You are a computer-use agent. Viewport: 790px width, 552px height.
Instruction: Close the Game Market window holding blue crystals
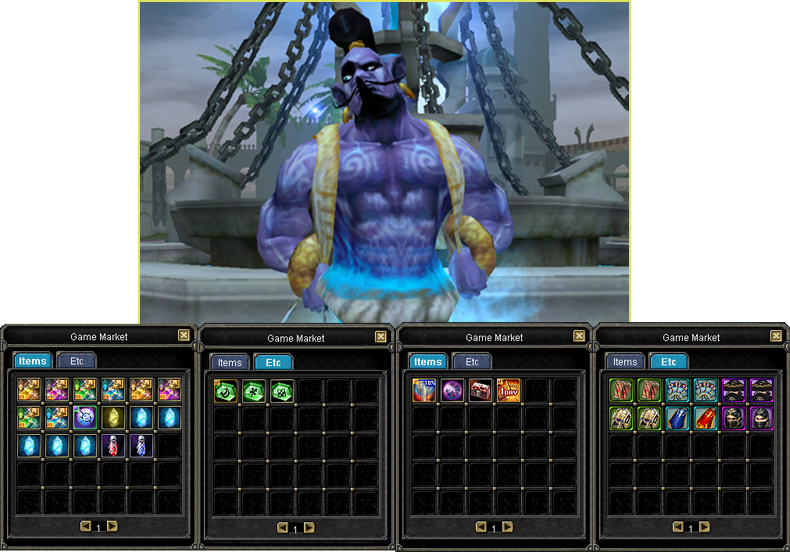tap(184, 337)
